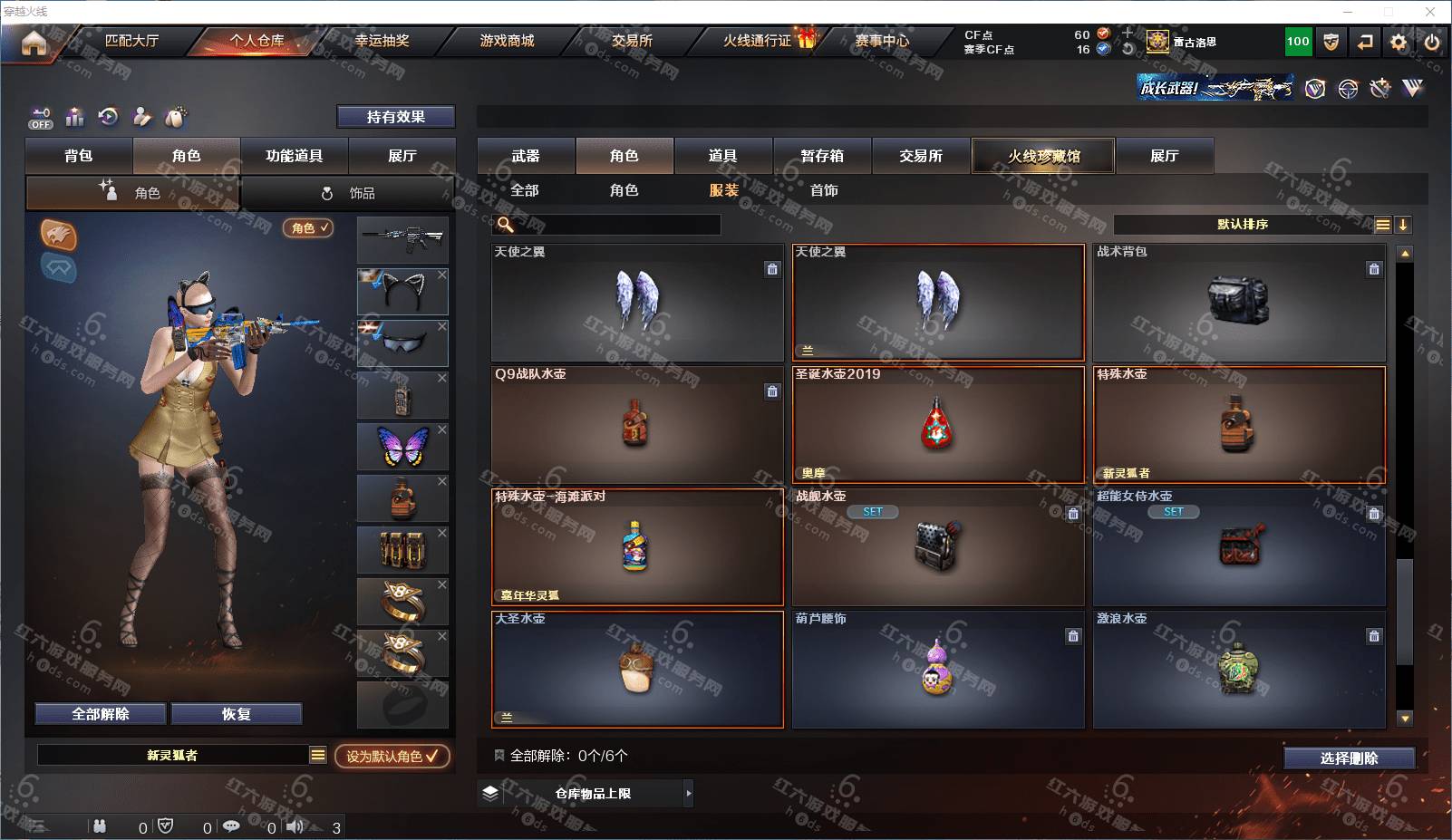Open 幸运抽奖 lucky draw
1452x840 pixels.
(382, 41)
